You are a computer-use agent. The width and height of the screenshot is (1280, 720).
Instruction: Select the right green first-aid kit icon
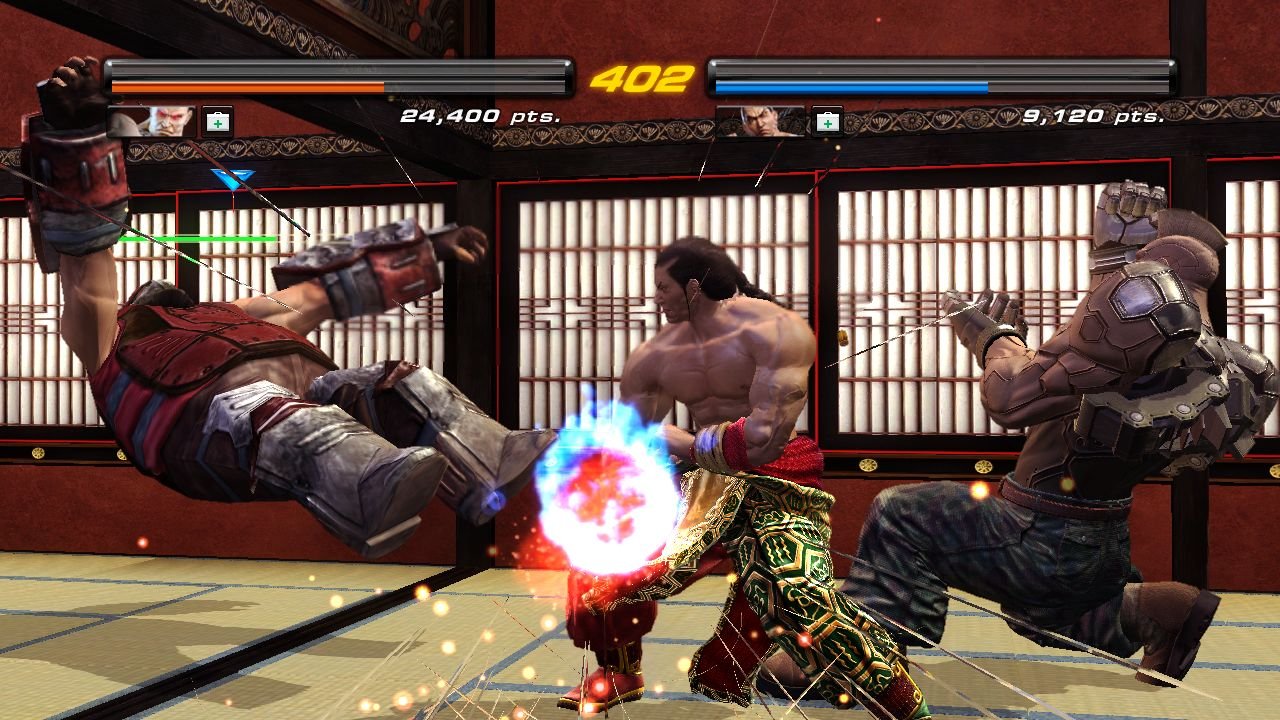pyautogui.click(x=826, y=119)
